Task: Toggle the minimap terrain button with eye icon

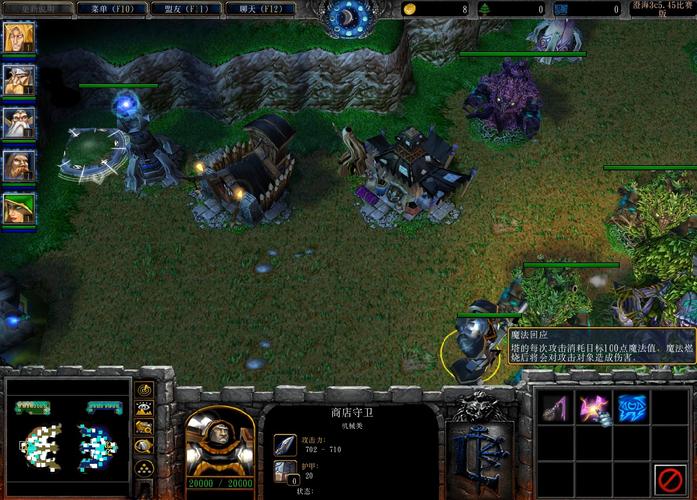Action: (144, 408)
